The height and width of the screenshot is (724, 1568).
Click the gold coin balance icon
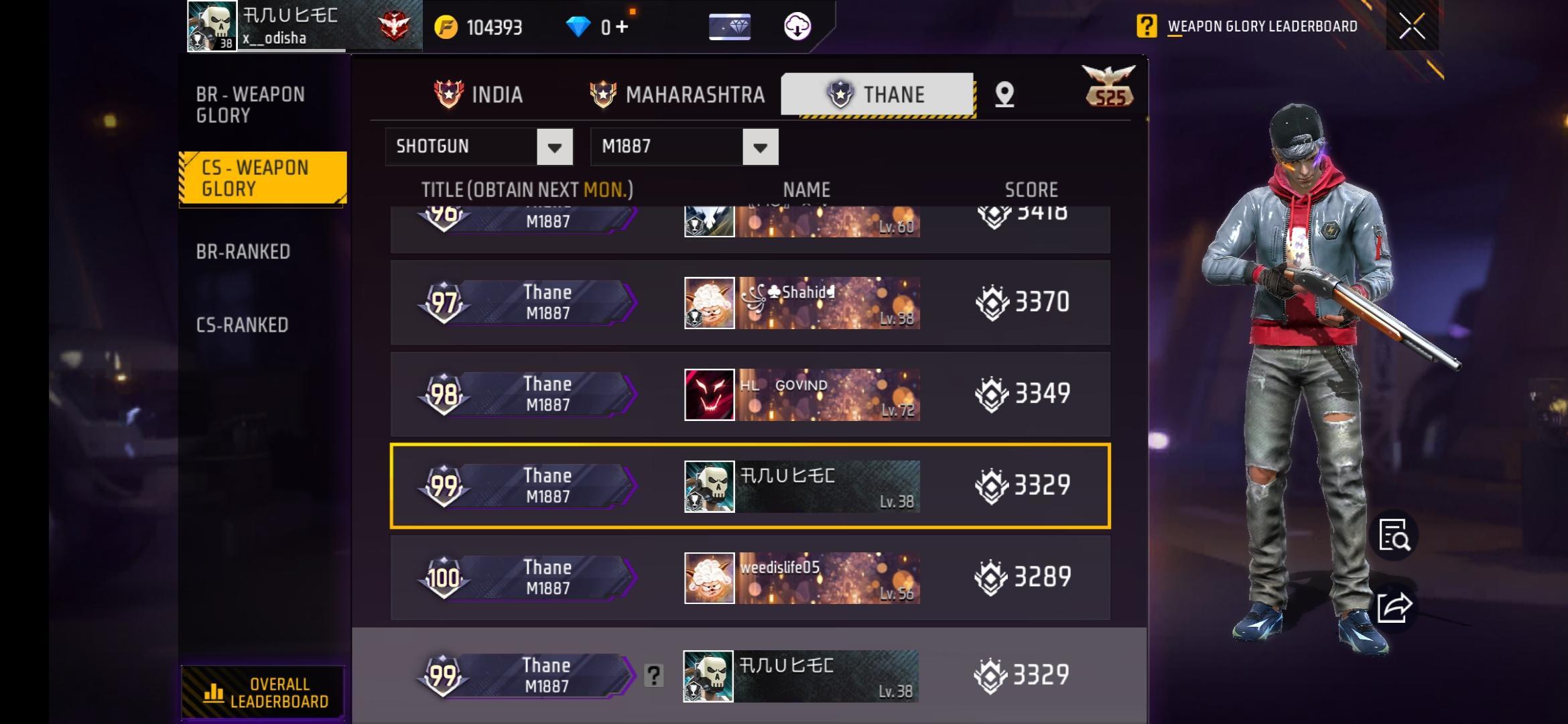(x=446, y=27)
